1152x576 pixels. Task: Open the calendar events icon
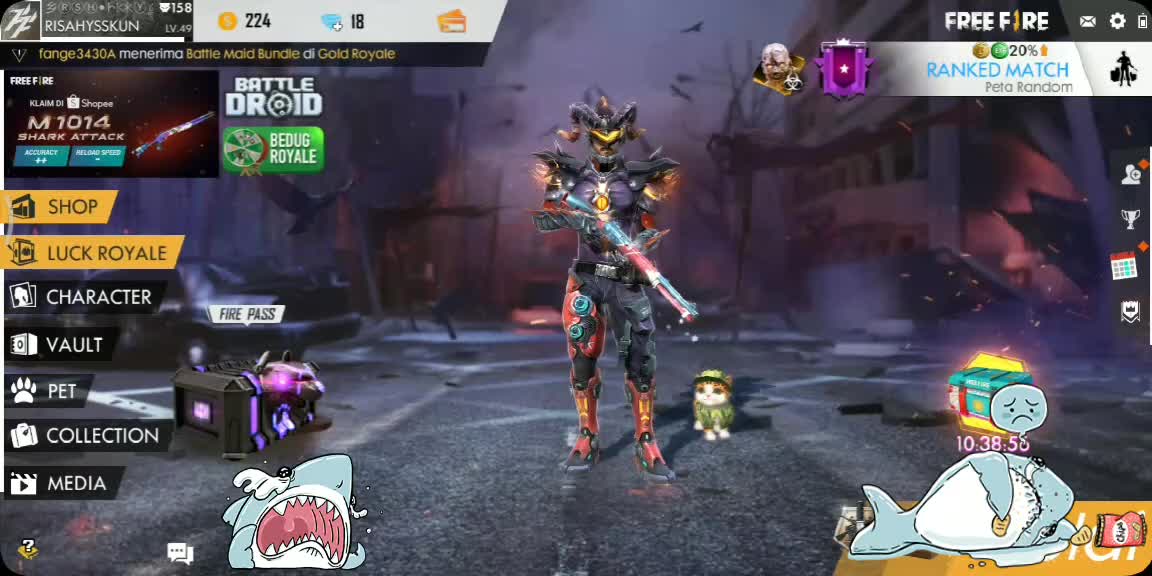[x=1124, y=266]
